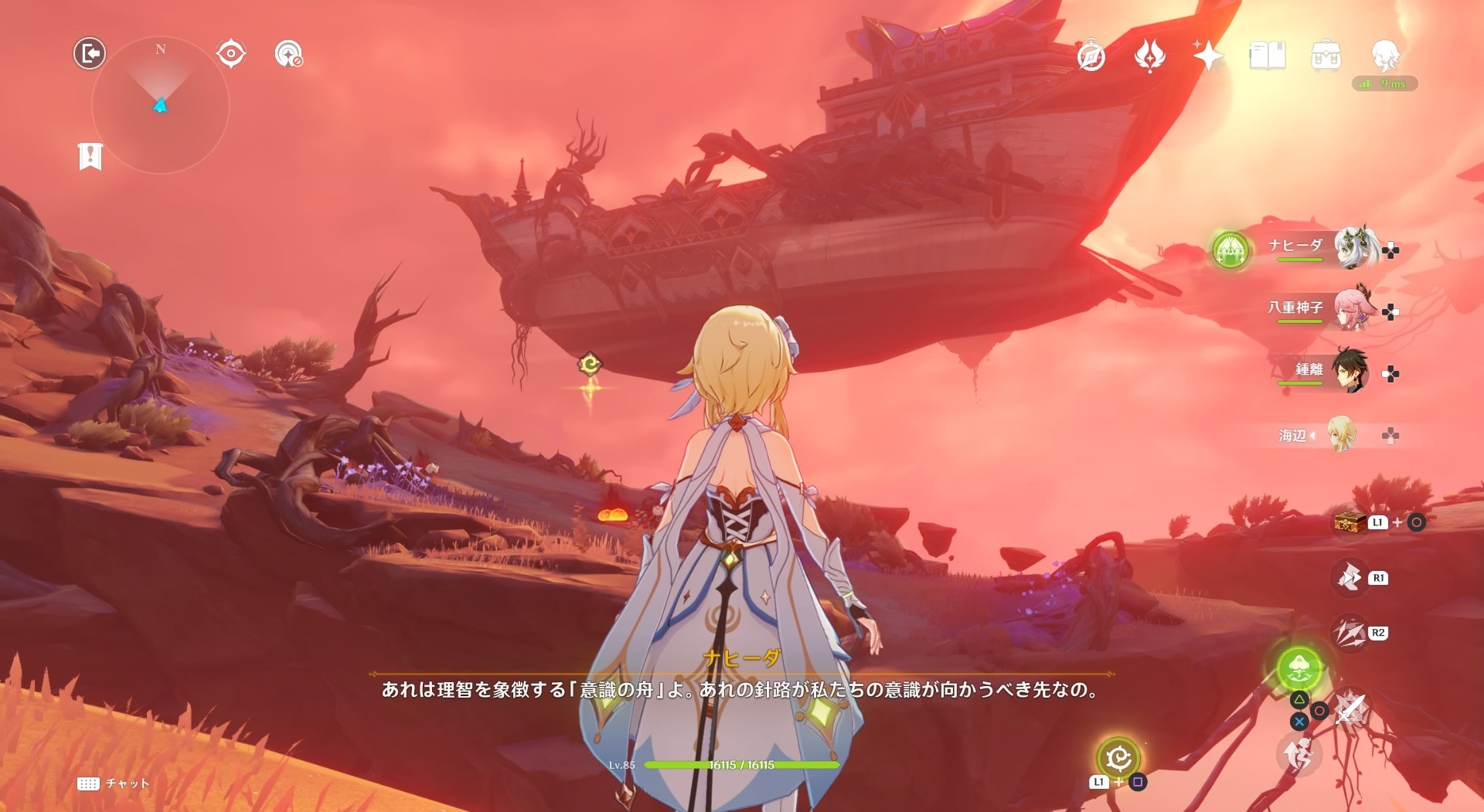Toggle the eye view icon
Screen dimensions: 1484x812
pyautogui.click(x=231, y=53)
